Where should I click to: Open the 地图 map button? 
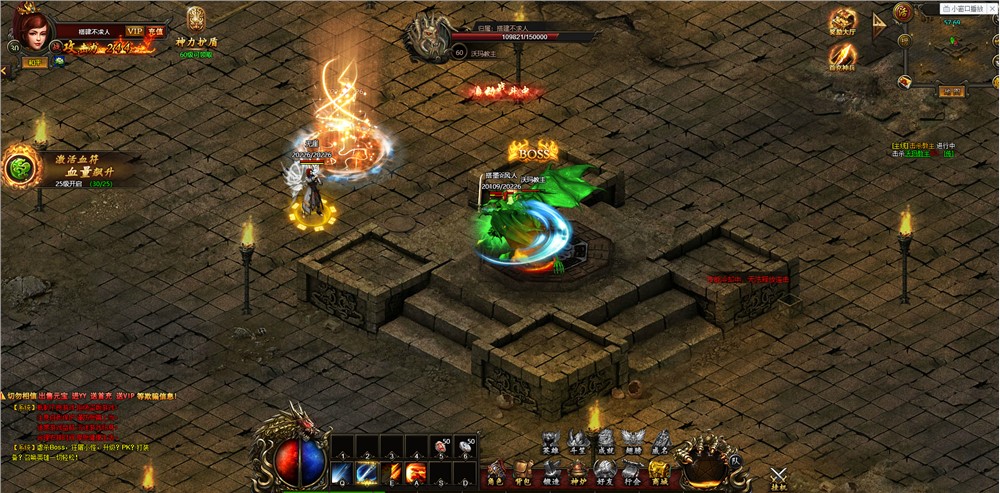(x=950, y=91)
